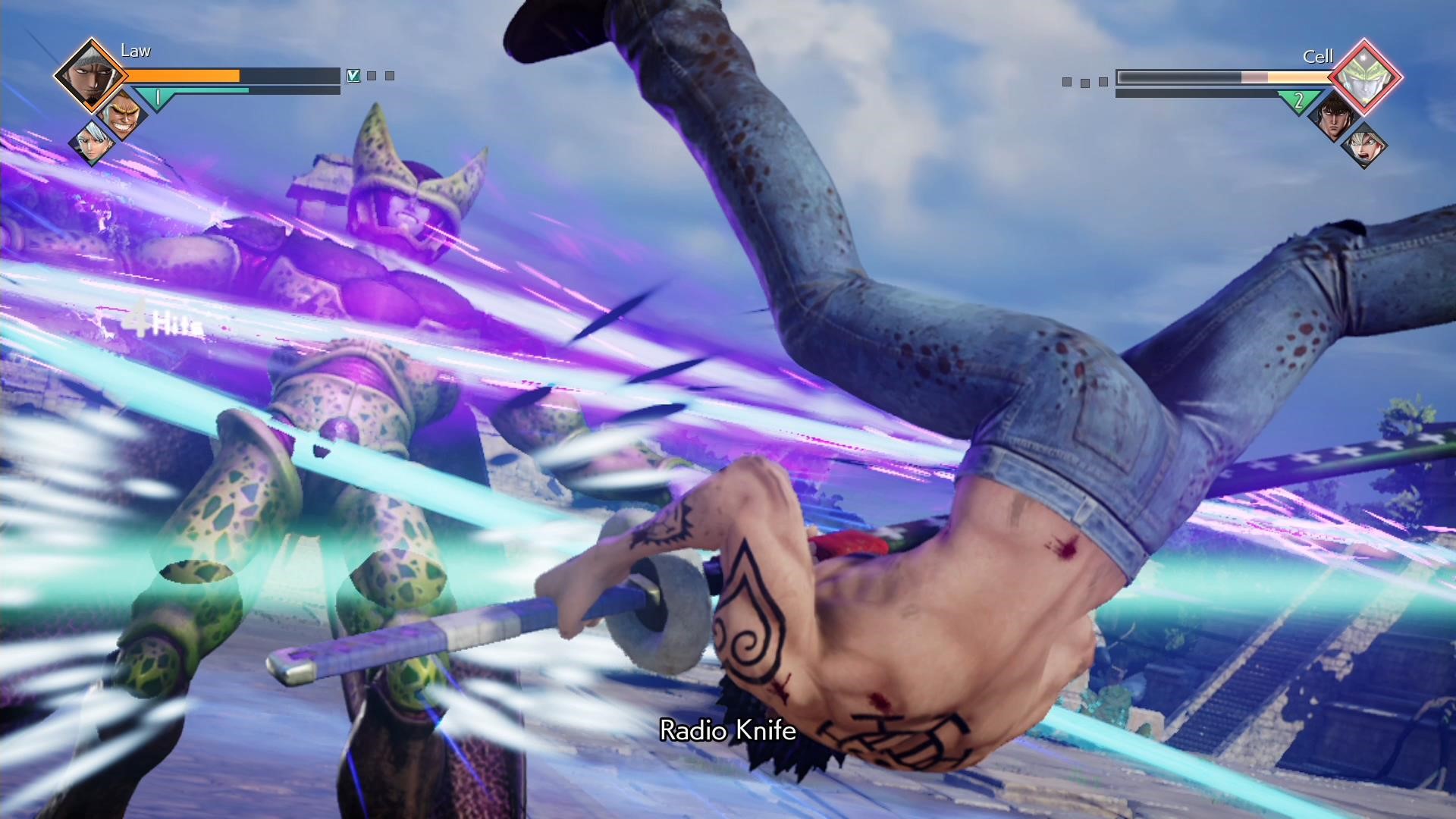1456x819 pixels.
Task: Pick the shouting Asta opponent portrait
Action: (1364, 145)
